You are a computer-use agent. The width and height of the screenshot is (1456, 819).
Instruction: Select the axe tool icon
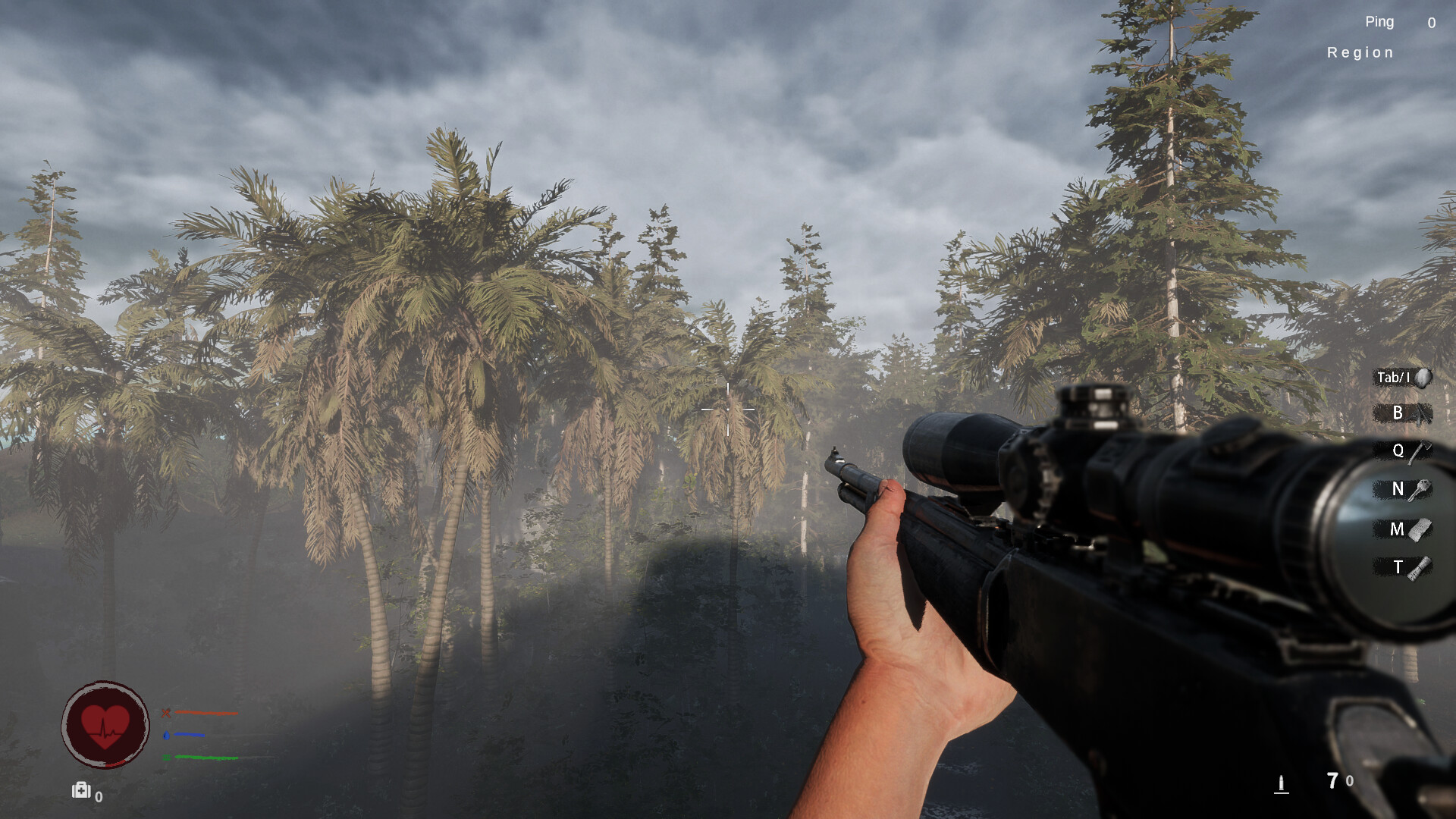click(x=1420, y=452)
